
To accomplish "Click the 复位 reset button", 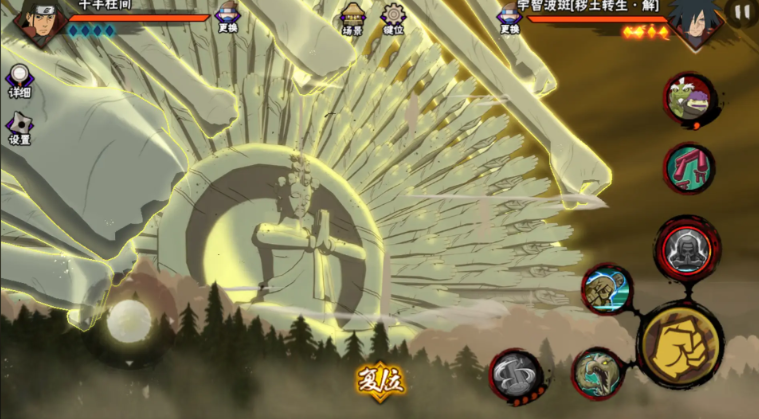I will coord(379,381).
